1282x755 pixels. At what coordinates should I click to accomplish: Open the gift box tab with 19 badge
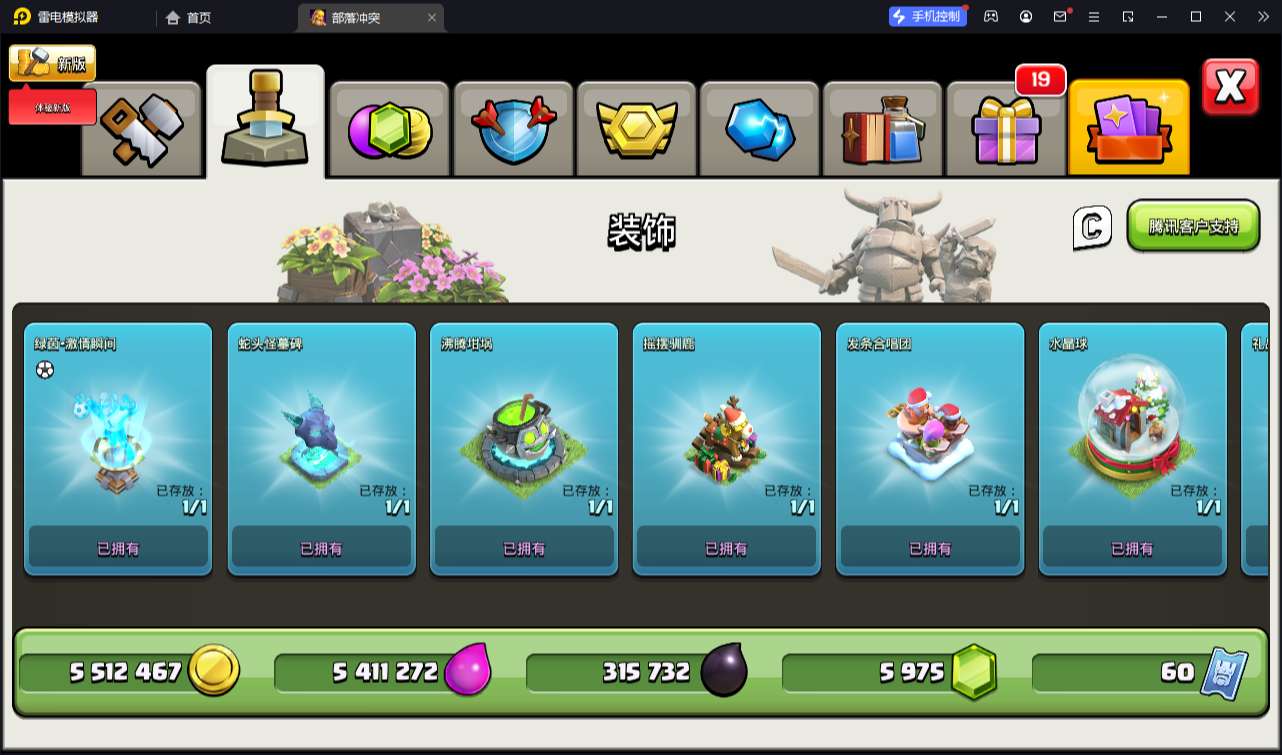1006,130
